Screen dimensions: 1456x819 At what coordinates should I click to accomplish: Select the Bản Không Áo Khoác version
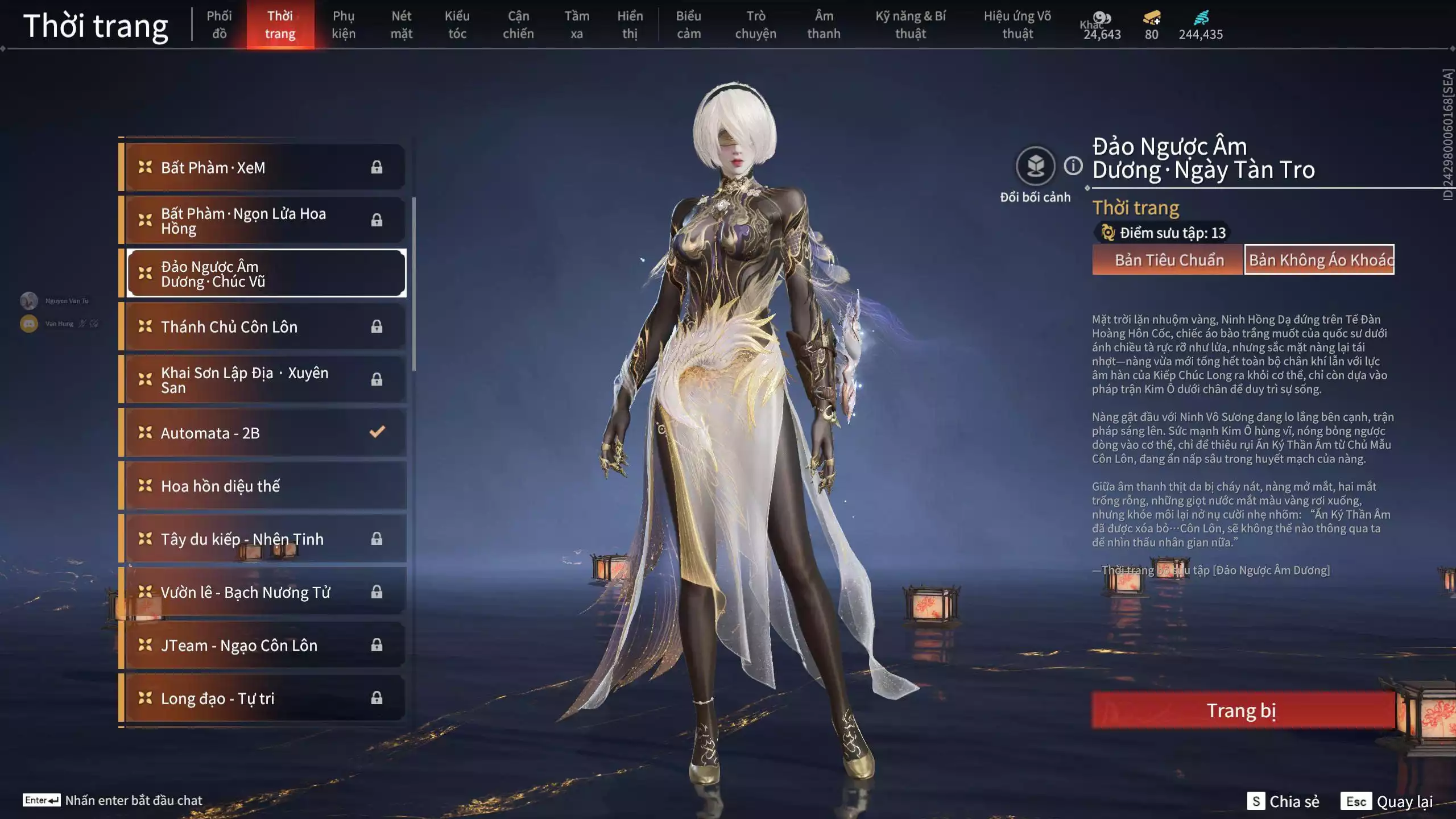point(1319,260)
